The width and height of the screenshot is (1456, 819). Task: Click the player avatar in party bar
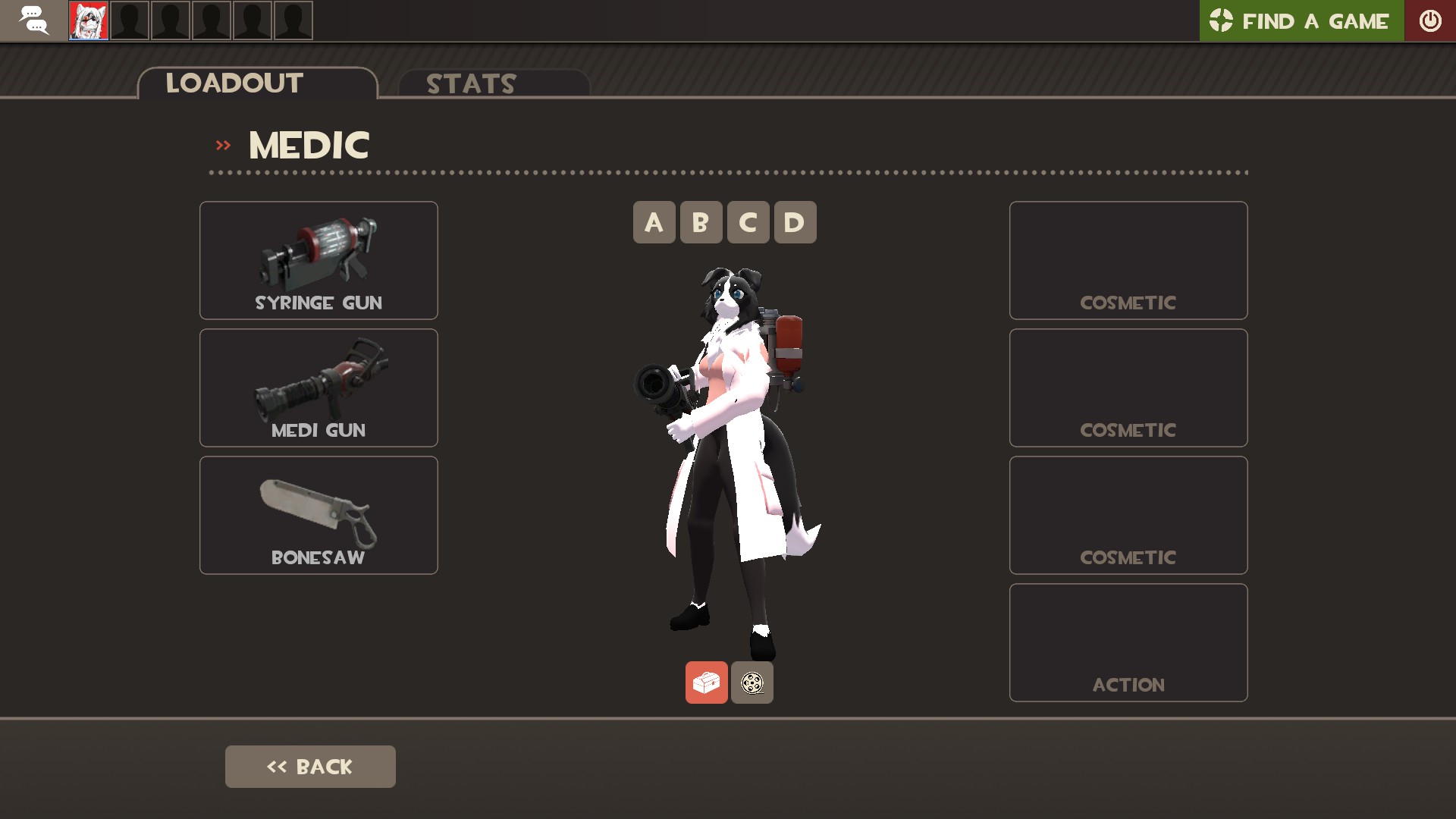click(89, 20)
